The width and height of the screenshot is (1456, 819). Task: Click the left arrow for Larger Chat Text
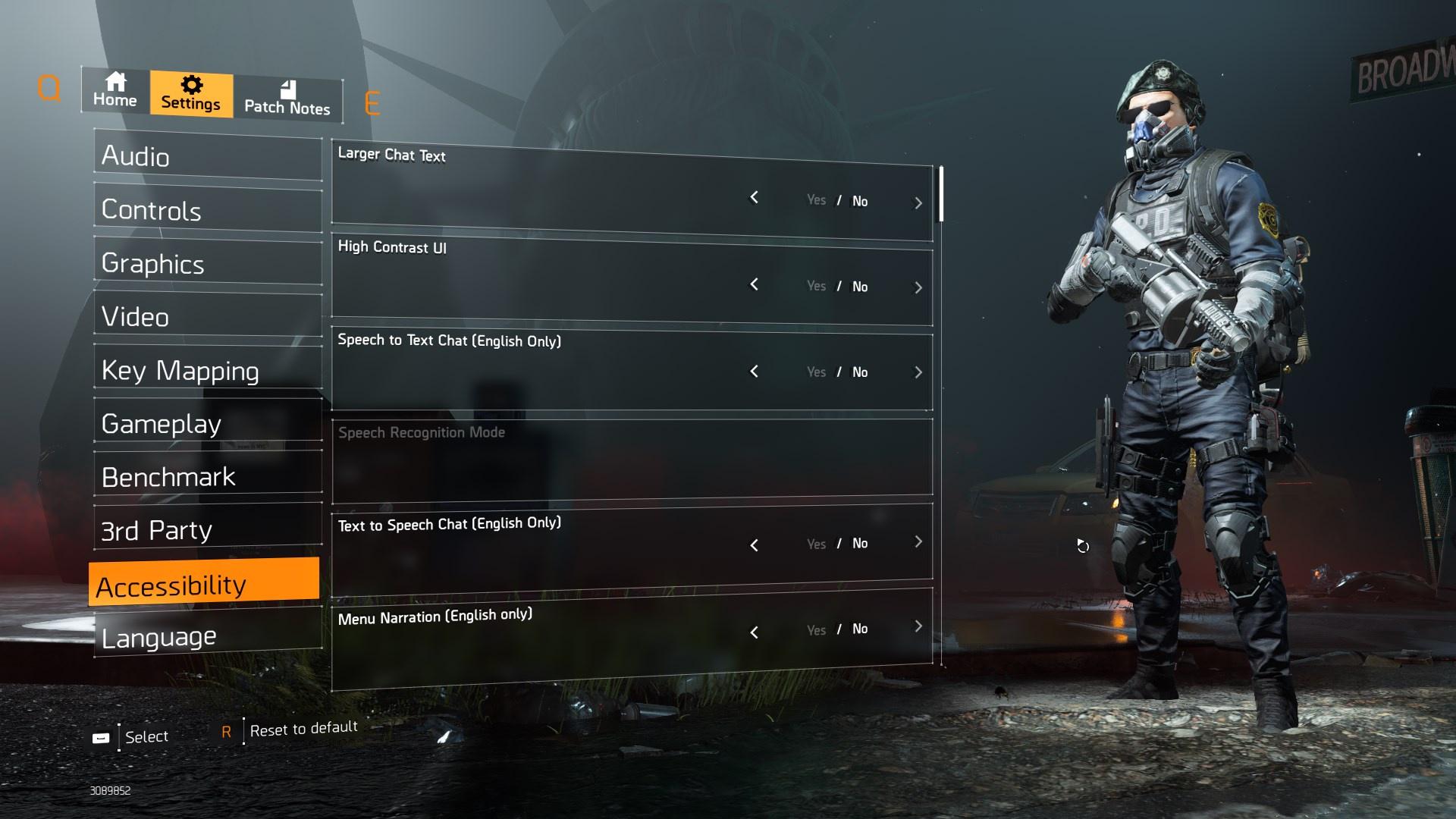coord(754,198)
